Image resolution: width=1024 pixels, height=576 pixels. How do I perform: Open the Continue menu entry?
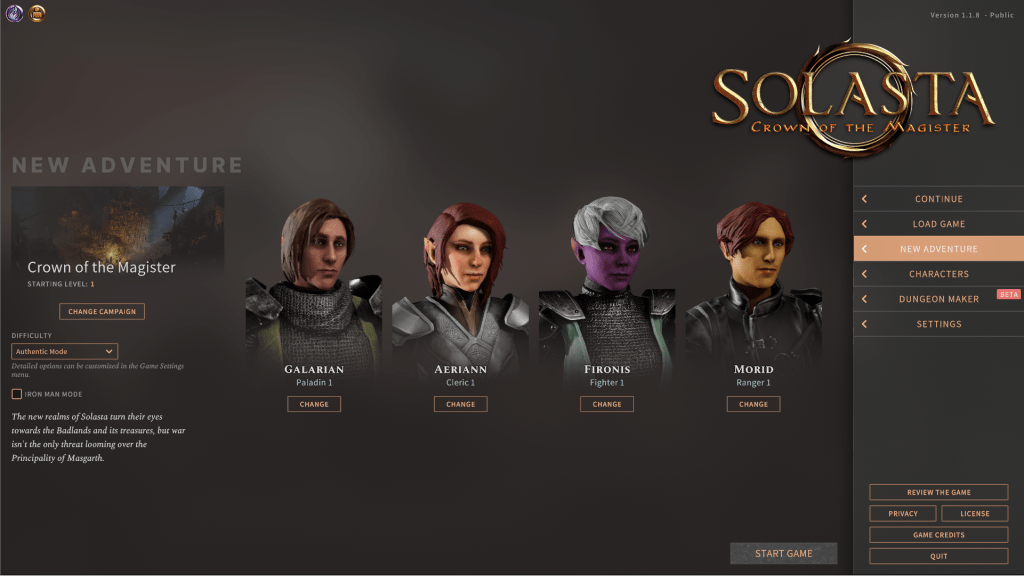(938, 199)
